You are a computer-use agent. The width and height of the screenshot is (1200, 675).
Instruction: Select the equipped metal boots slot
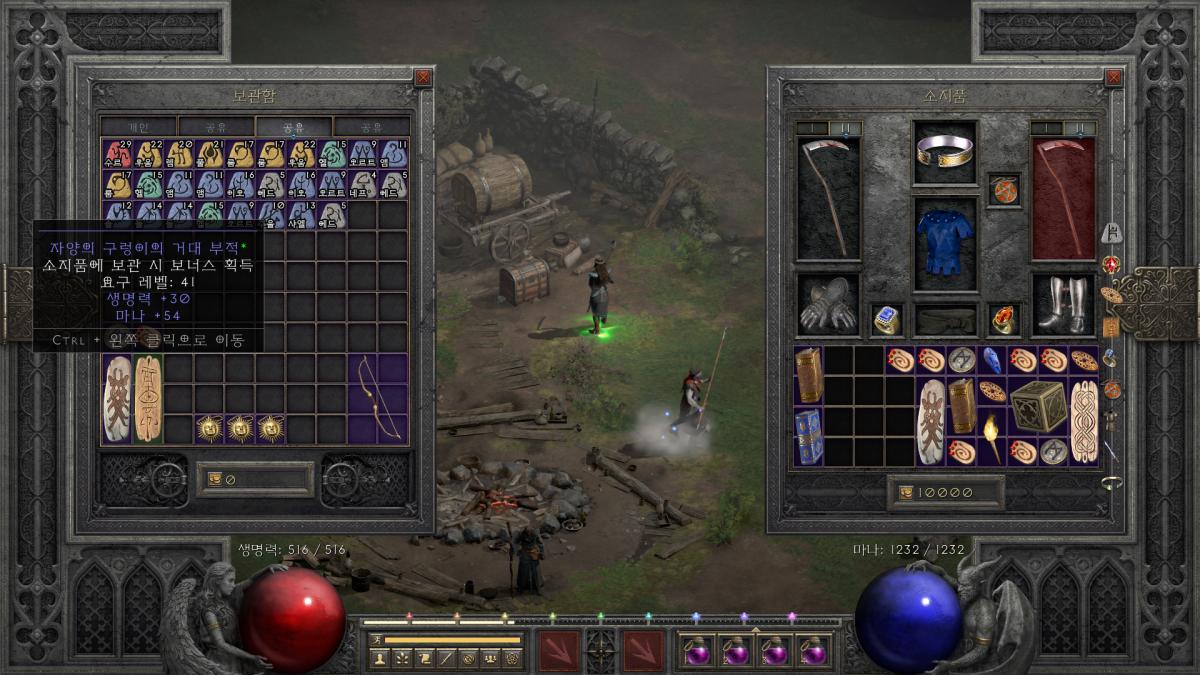click(x=1063, y=305)
